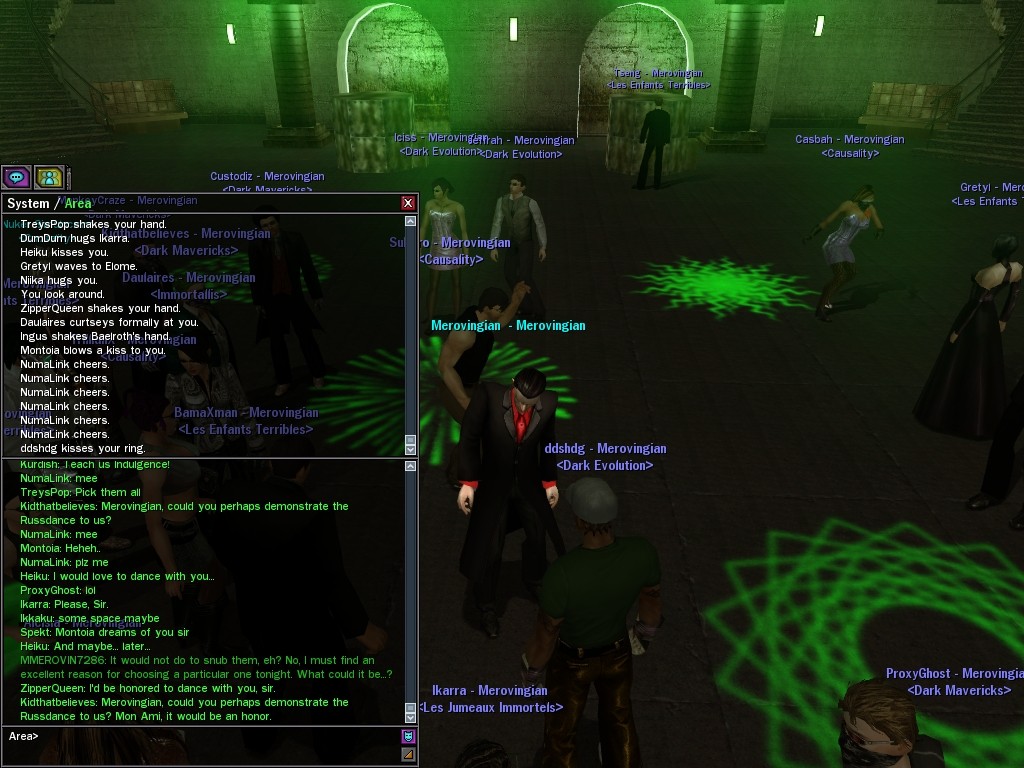Viewport: 1024px width, 768px height.
Task: Close the System / Area chat window
Action: click(408, 203)
